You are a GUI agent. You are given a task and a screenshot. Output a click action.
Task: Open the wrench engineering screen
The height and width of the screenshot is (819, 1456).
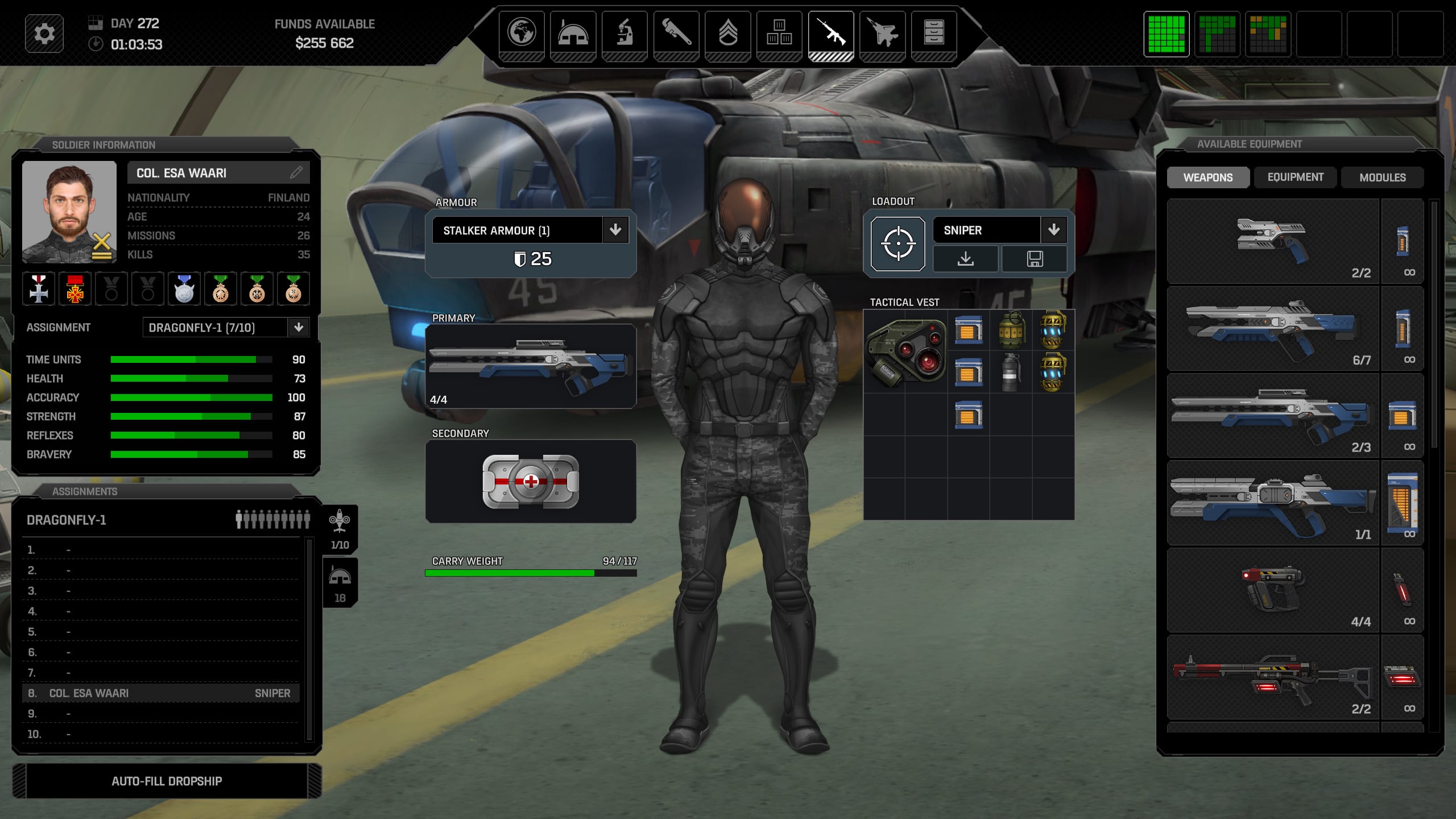click(x=676, y=33)
